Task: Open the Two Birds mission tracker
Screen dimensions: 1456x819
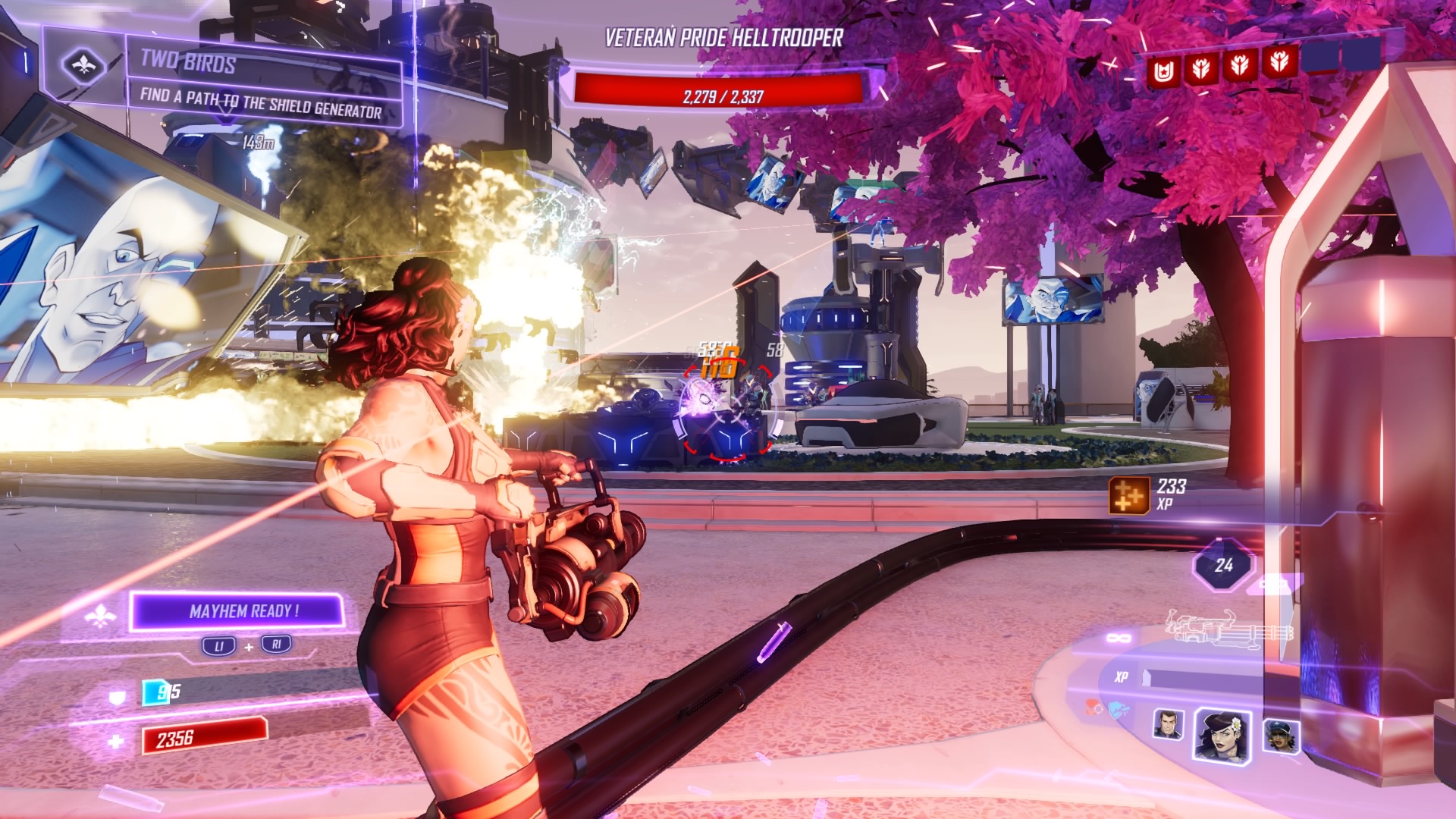Action: [x=262, y=83]
